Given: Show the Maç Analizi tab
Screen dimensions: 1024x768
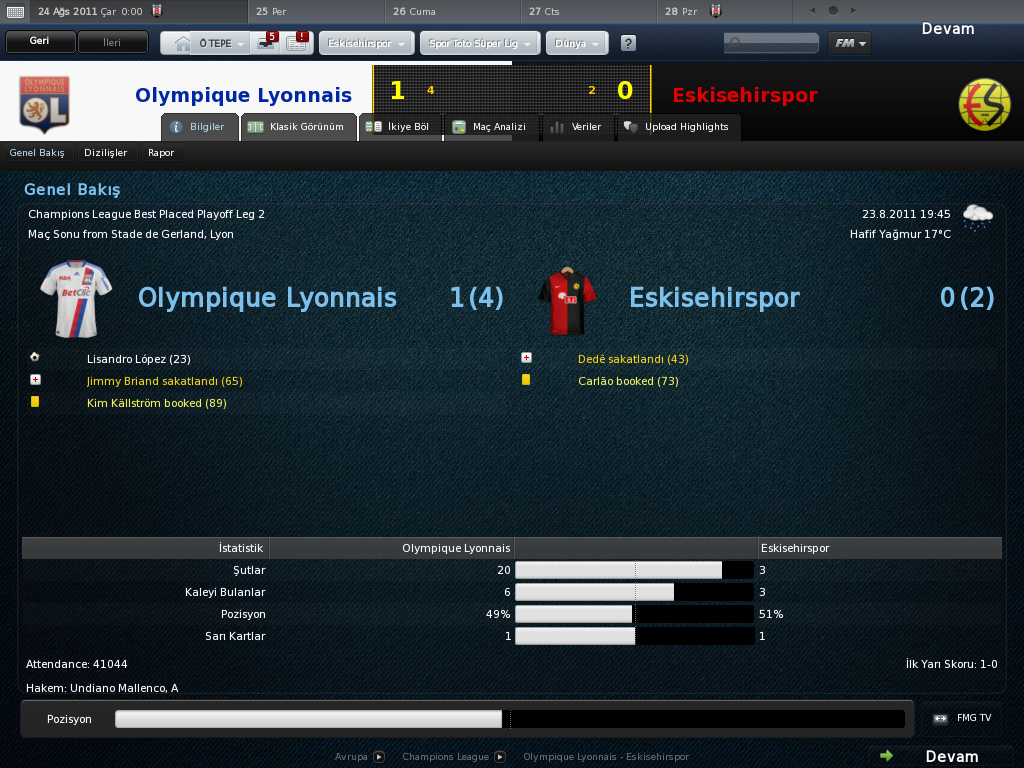Looking at the screenshot, I should [x=489, y=127].
